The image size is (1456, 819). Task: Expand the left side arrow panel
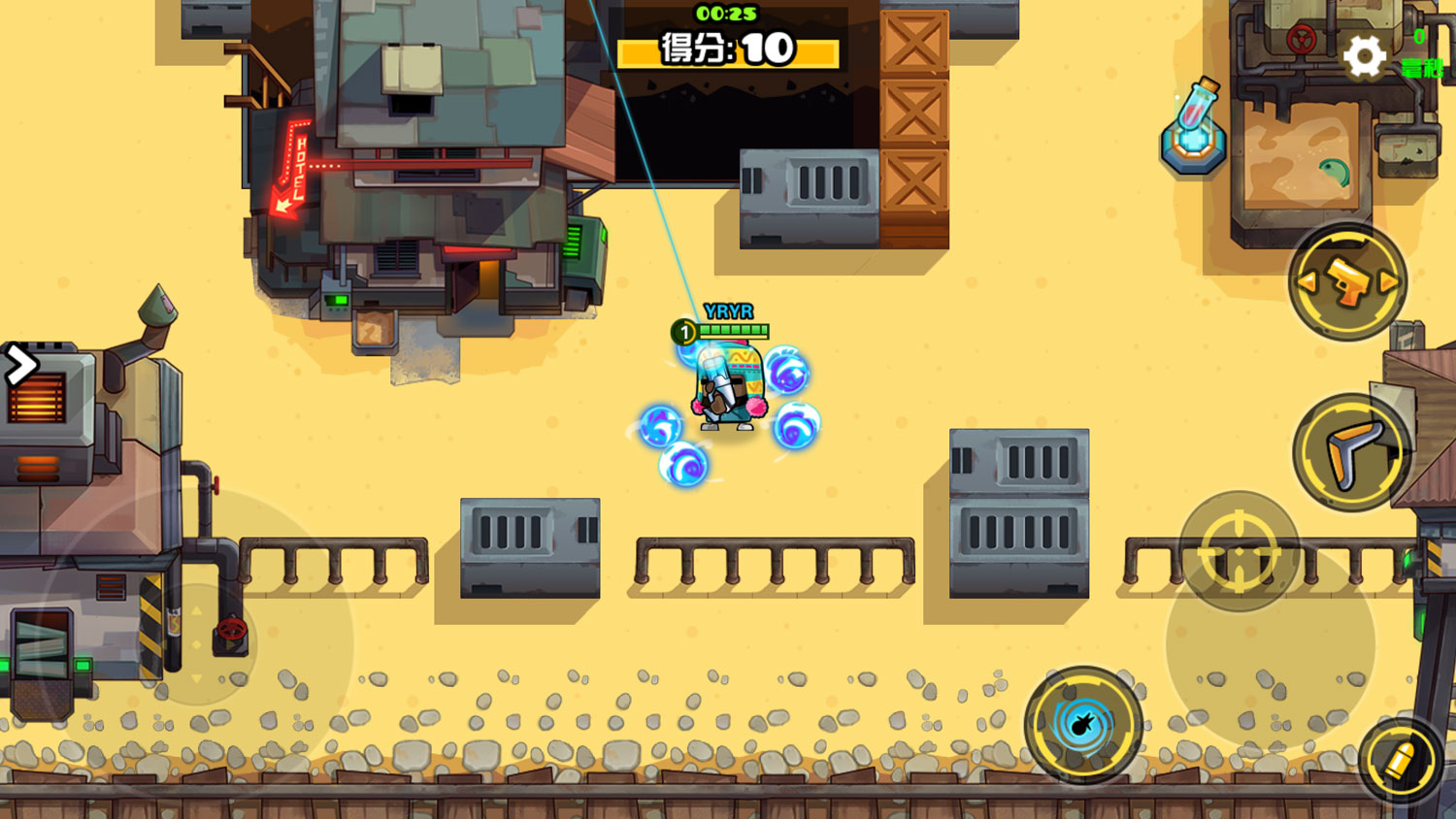(x=19, y=366)
